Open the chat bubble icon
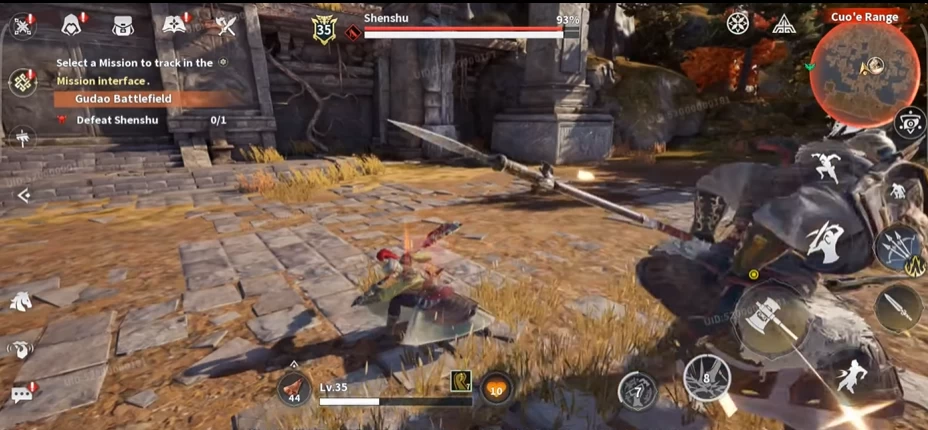The height and width of the screenshot is (430, 928). click(x=22, y=393)
